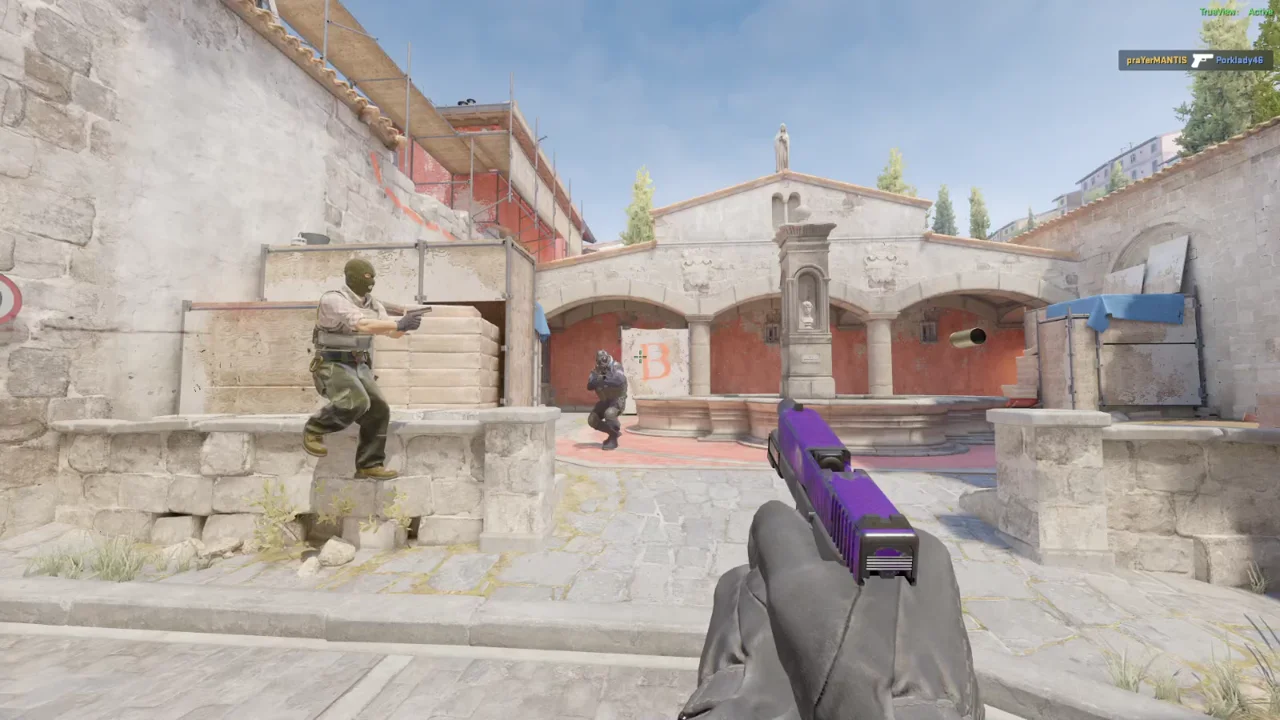Click the crosshair at screen center
Viewport: 1280px width, 720px height.
pos(640,357)
